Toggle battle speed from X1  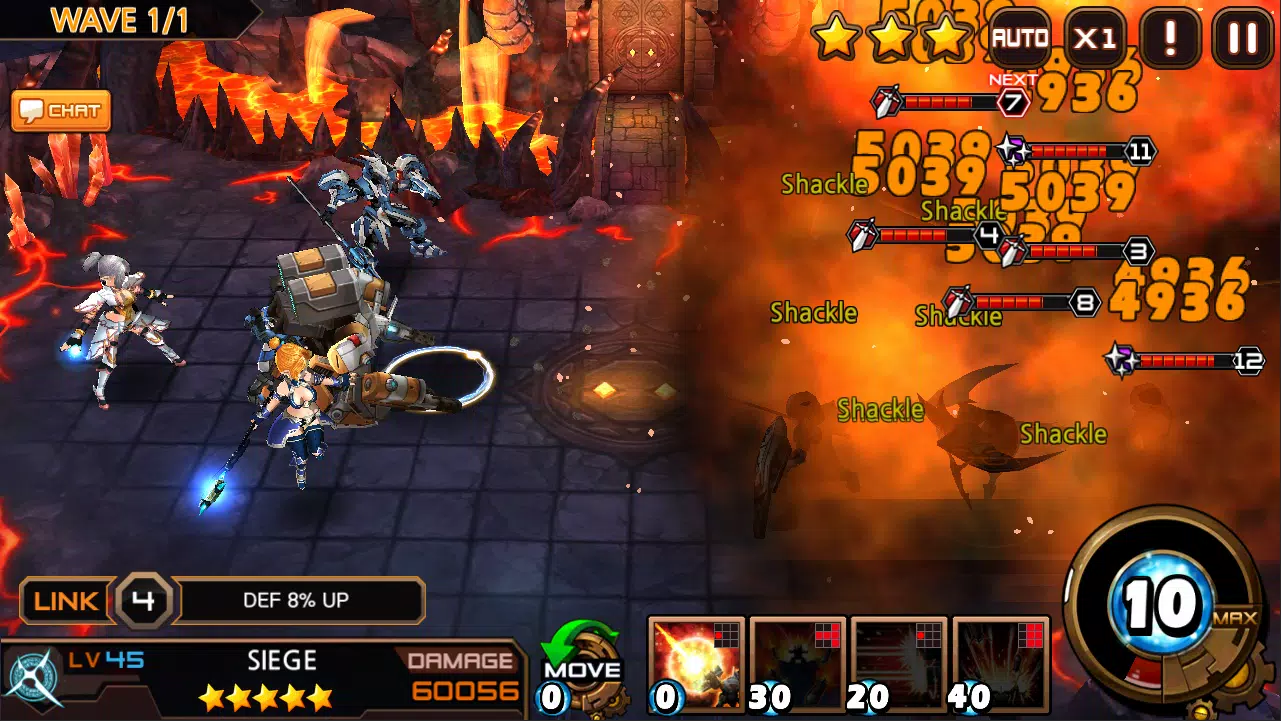(1093, 37)
